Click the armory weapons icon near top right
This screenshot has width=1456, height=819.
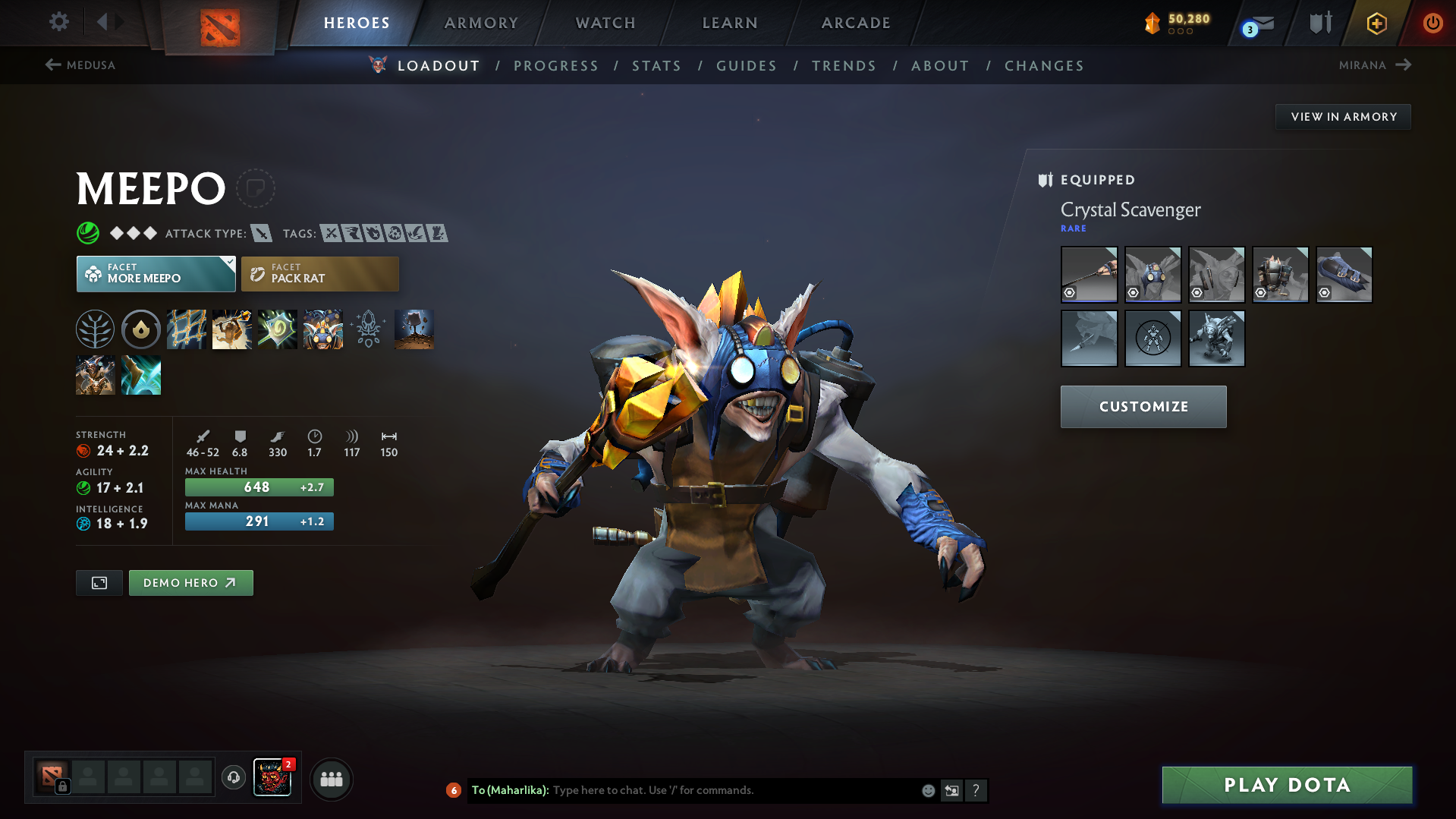[1318, 22]
